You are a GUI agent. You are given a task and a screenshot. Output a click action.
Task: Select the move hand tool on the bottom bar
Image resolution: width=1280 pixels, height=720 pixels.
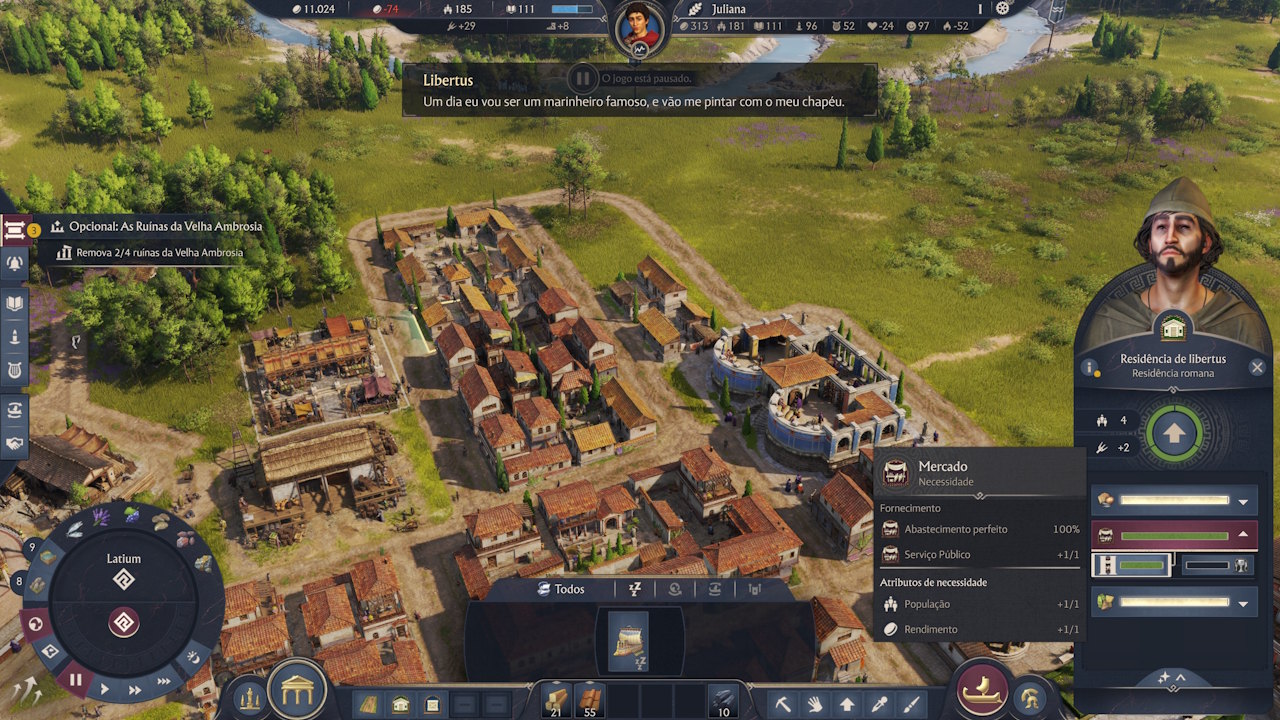click(815, 704)
